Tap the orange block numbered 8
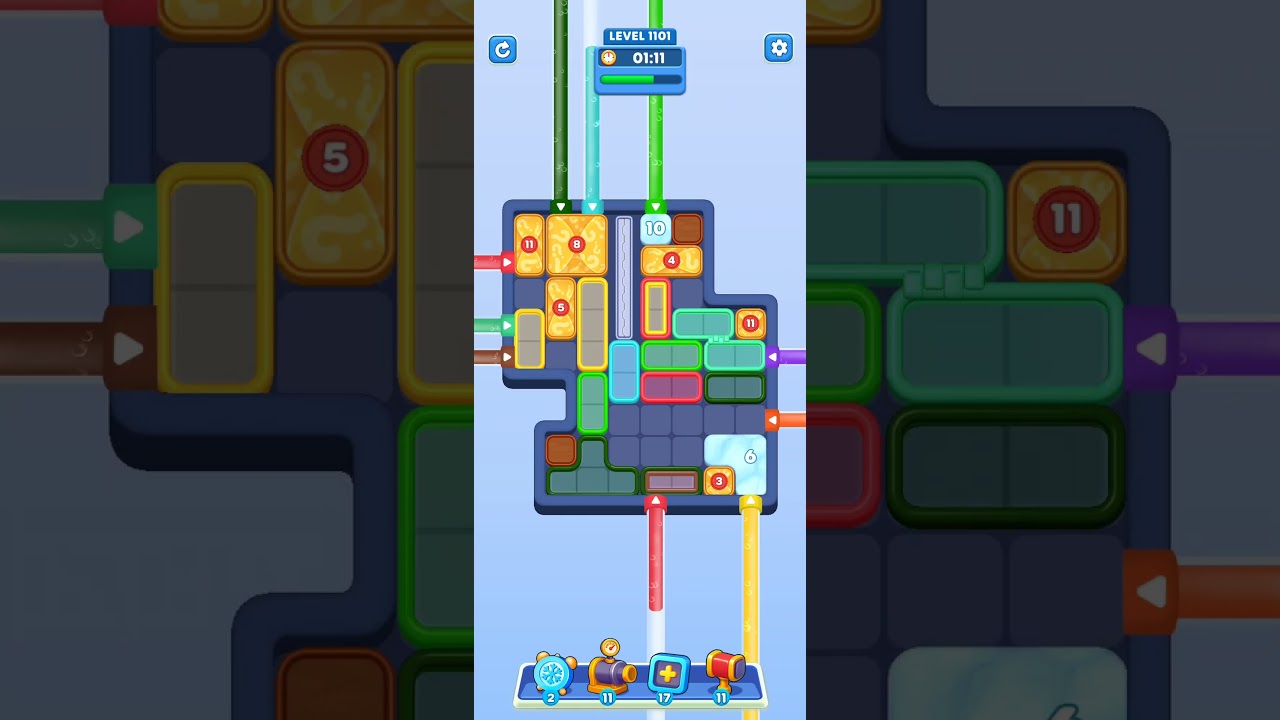 coord(576,242)
